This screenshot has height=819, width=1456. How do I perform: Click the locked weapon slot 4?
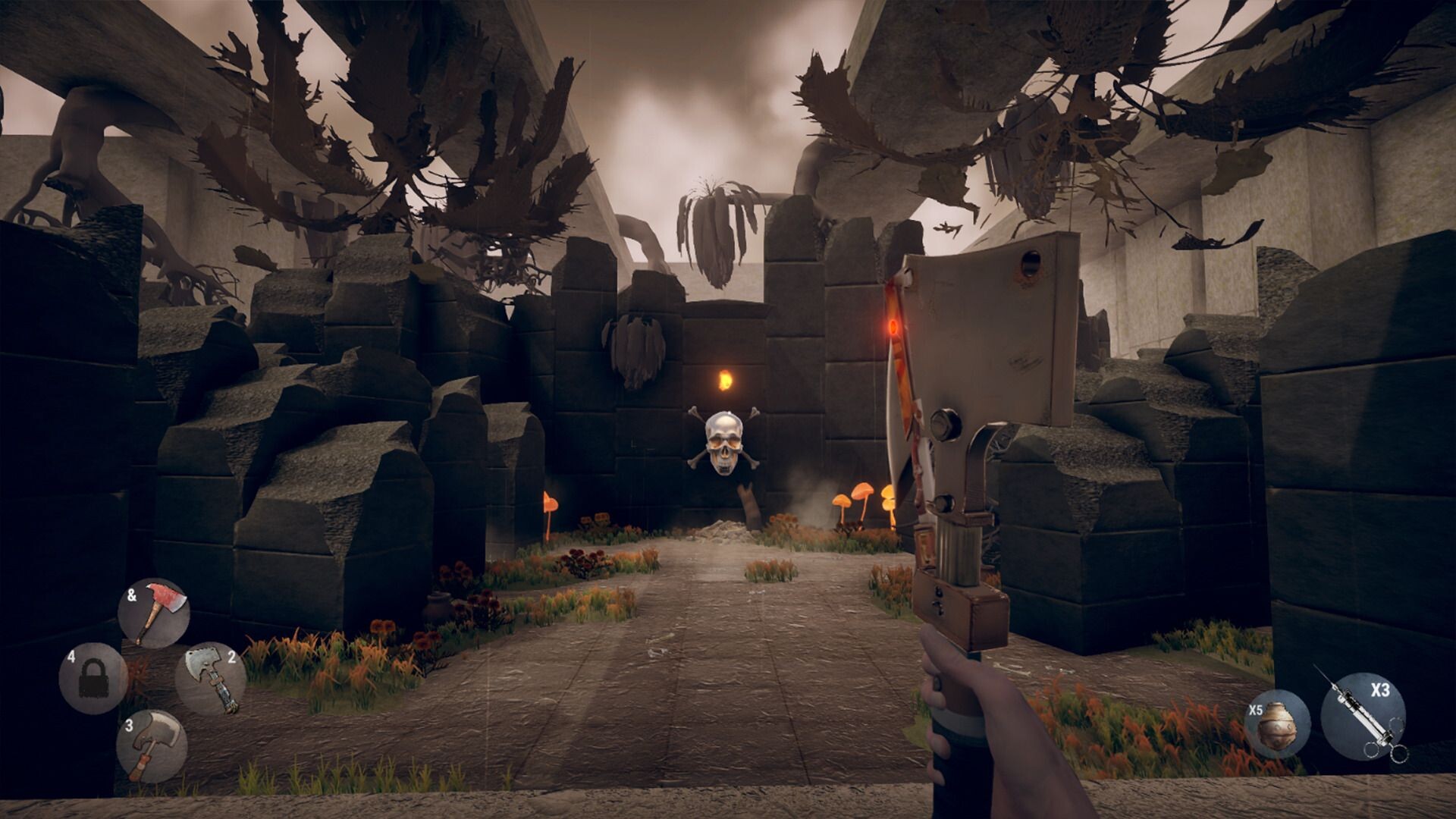[x=93, y=678]
